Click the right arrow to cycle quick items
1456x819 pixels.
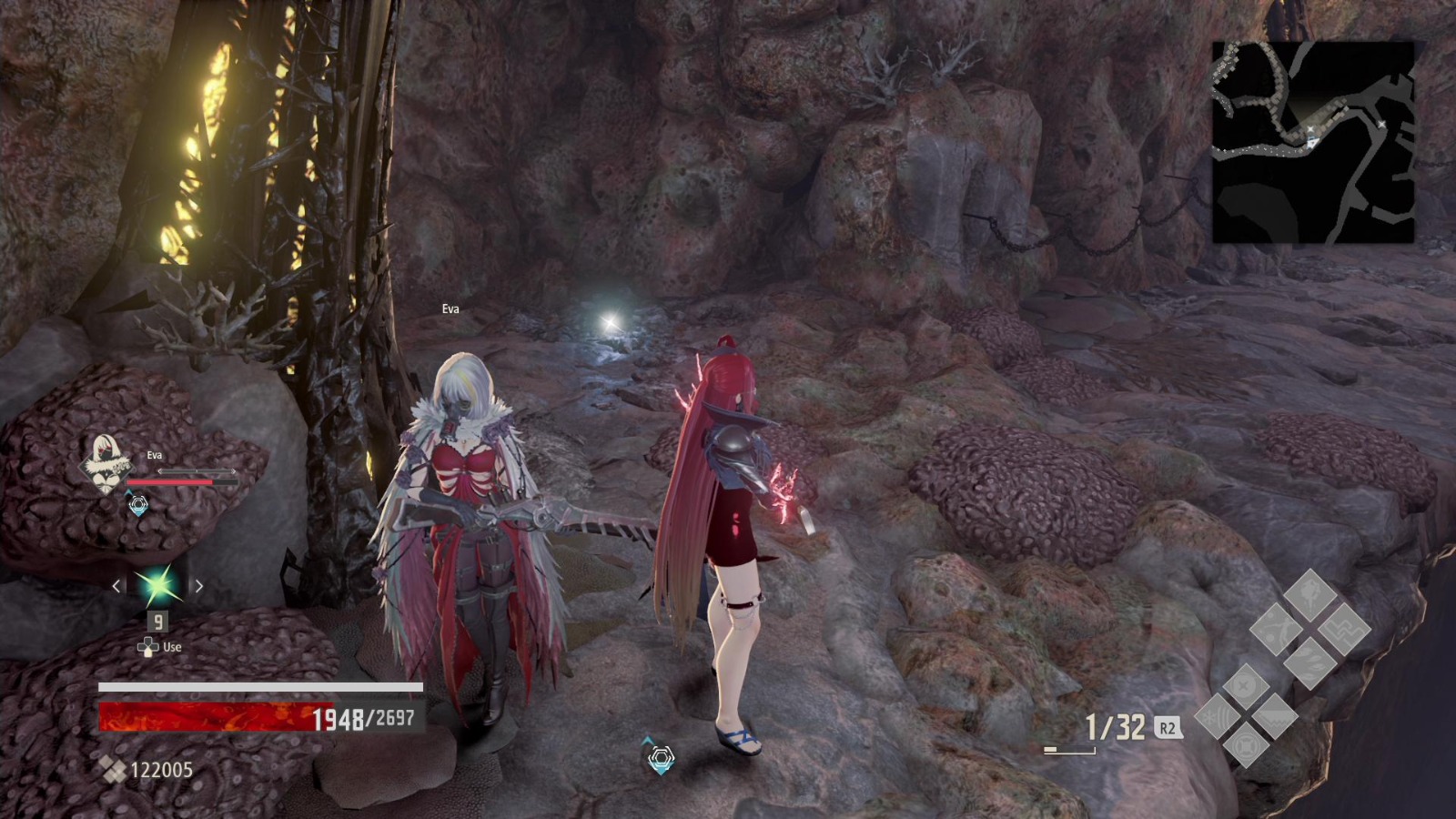[199, 585]
